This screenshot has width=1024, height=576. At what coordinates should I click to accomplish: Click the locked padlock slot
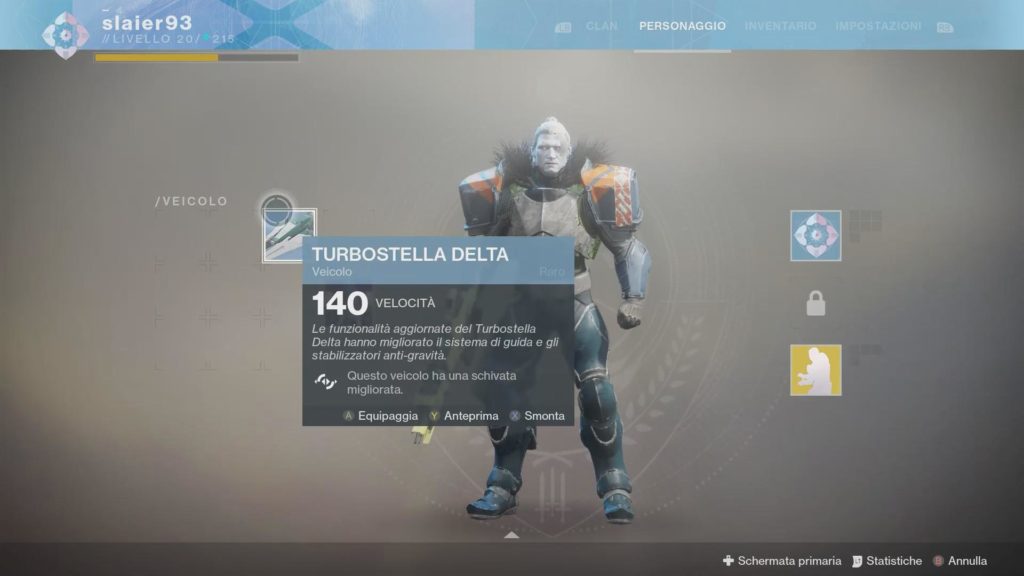click(816, 304)
